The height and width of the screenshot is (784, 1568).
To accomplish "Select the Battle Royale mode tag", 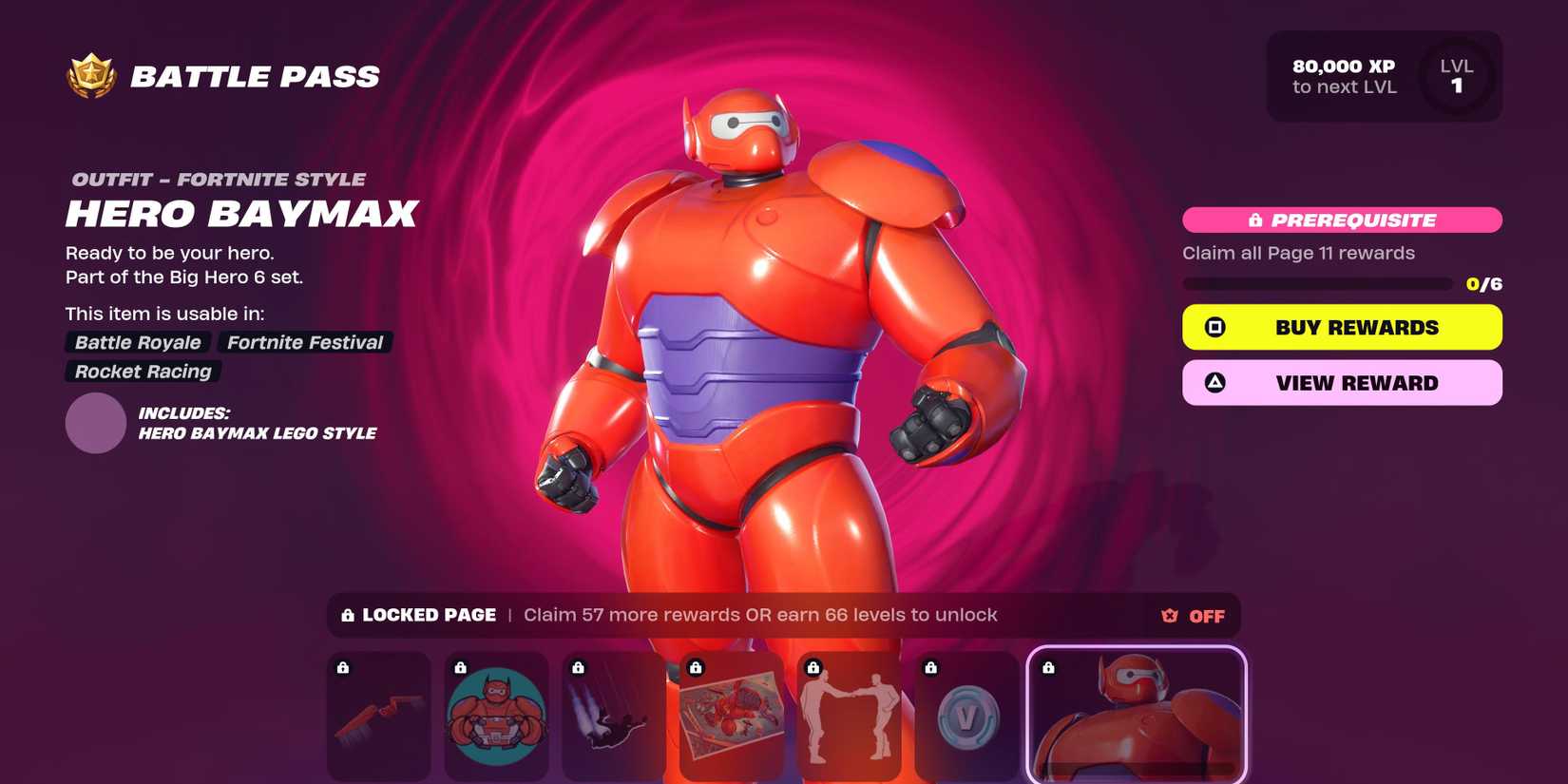I will [x=136, y=342].
